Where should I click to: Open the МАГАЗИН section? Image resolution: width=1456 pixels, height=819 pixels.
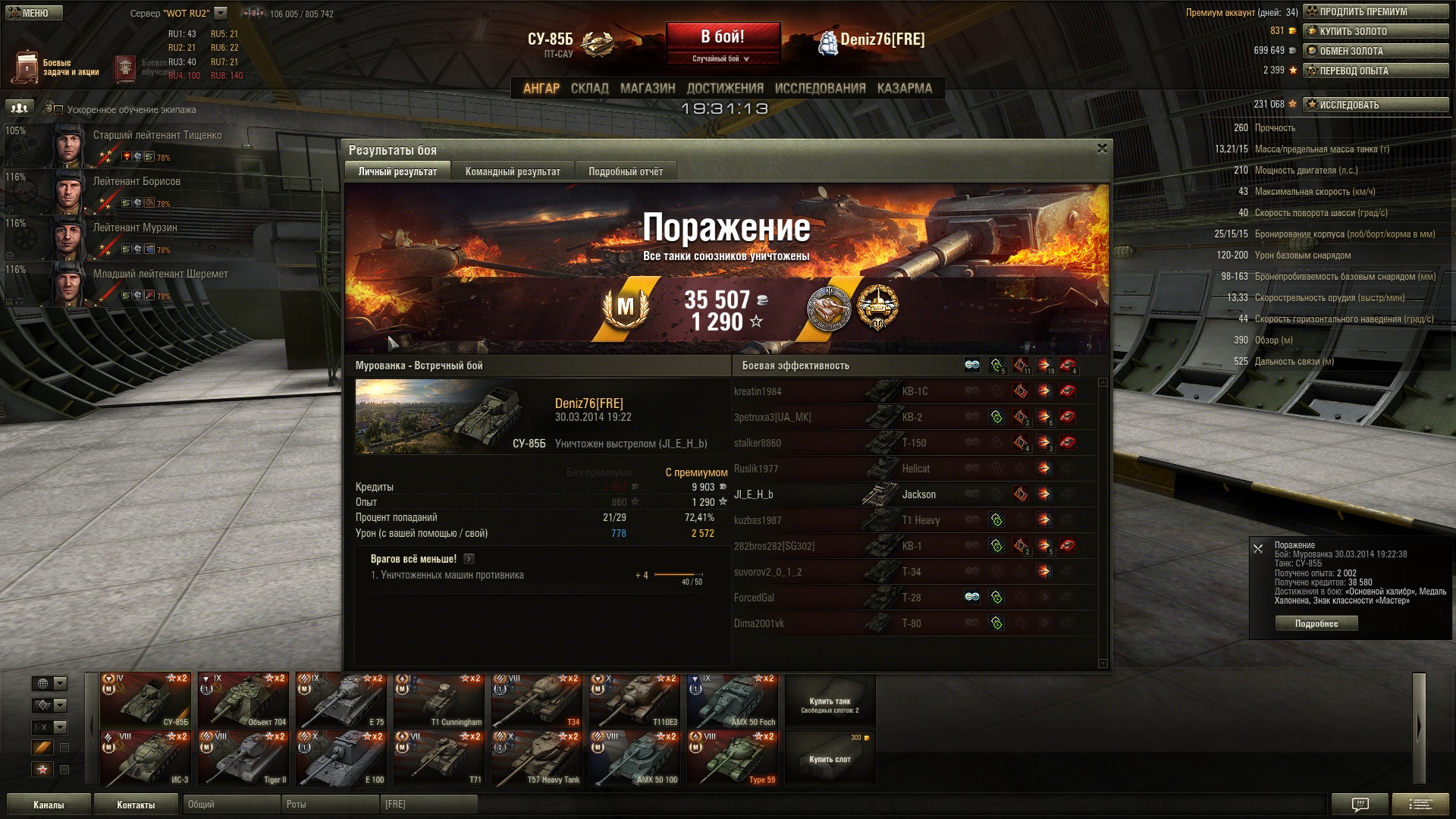pyautogui.click(x=648, y=89)
